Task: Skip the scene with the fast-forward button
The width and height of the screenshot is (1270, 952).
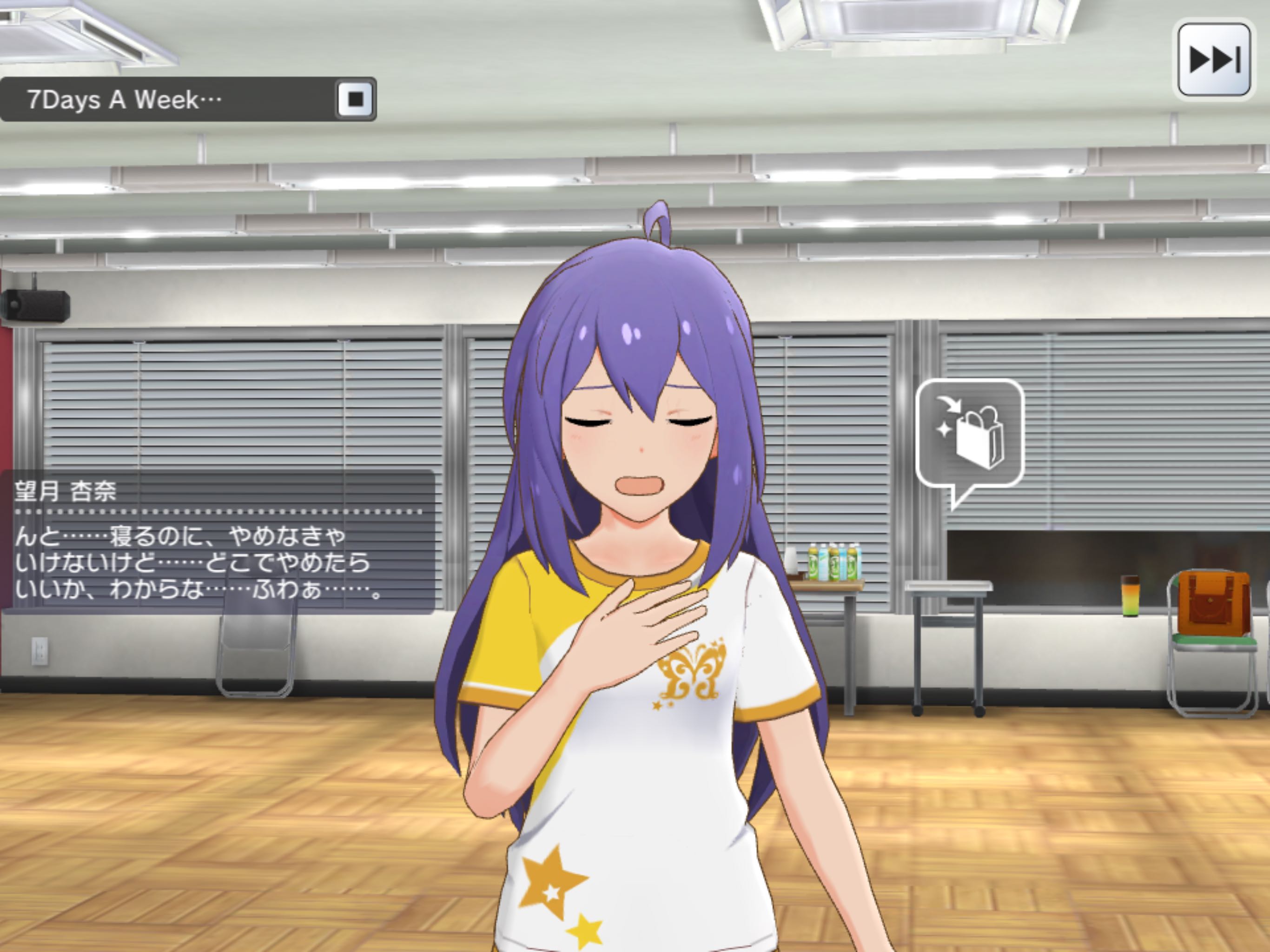Action: pyautogui.click(x=1214, y=59)
